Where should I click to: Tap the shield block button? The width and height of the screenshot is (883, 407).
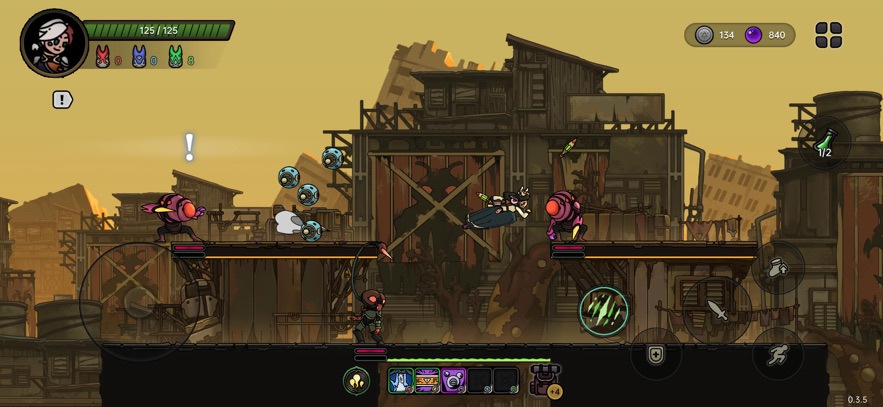tap(656, 354)
